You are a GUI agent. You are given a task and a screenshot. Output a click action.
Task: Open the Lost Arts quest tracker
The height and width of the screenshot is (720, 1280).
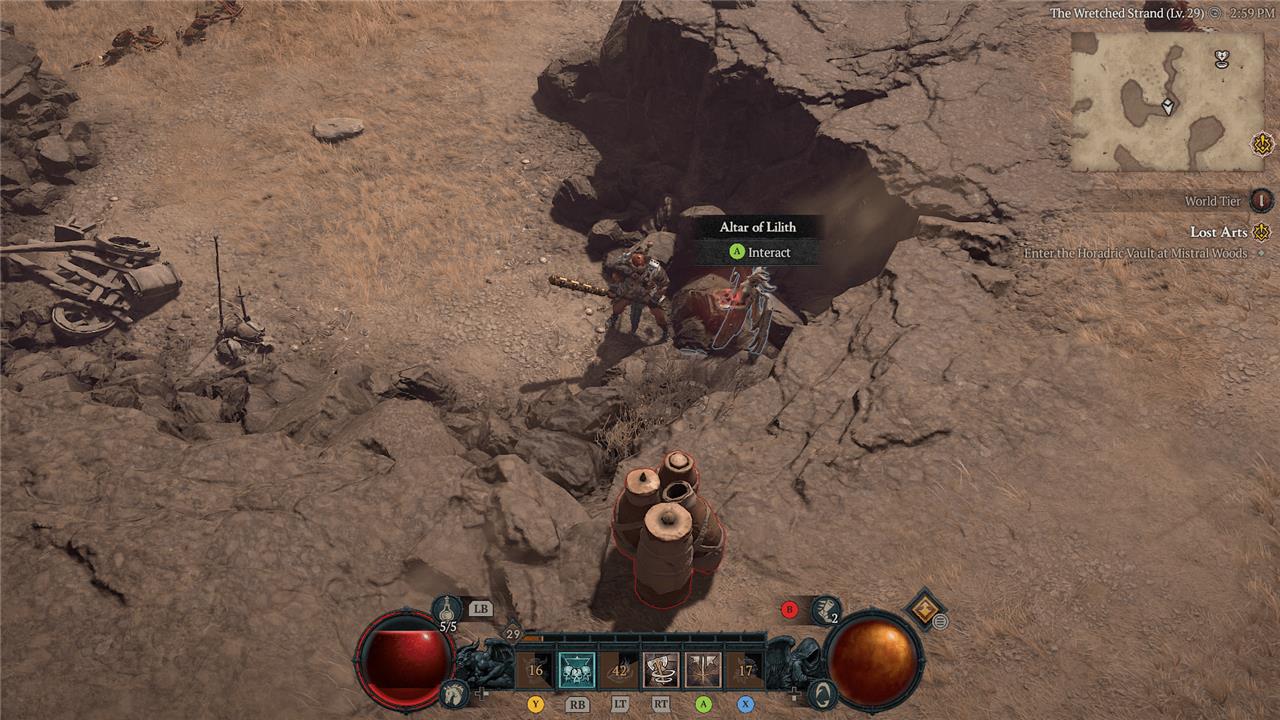coord(1219,232)
